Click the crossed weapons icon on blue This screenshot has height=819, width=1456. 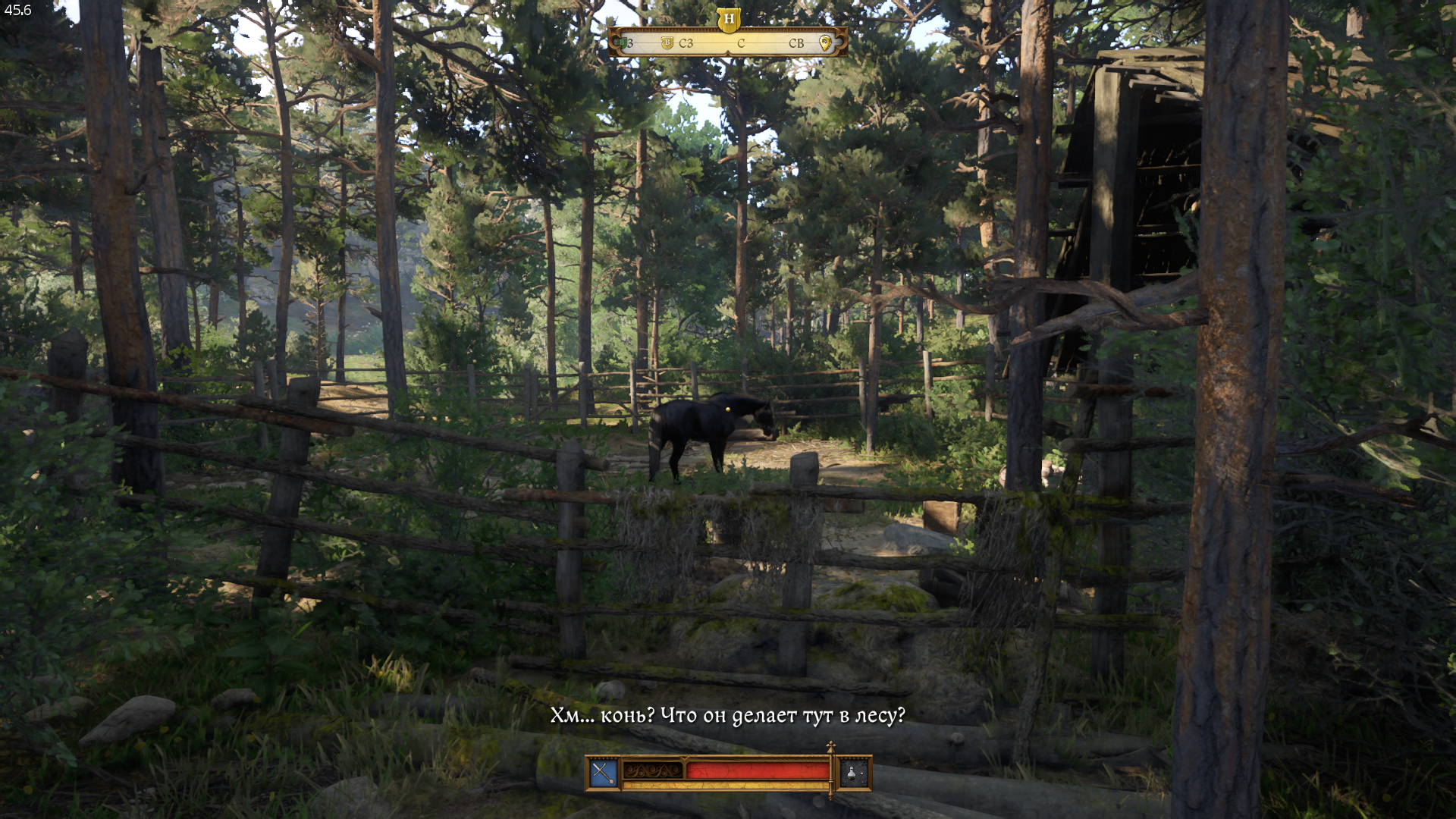pyautogui.click(x=604, y=773)
